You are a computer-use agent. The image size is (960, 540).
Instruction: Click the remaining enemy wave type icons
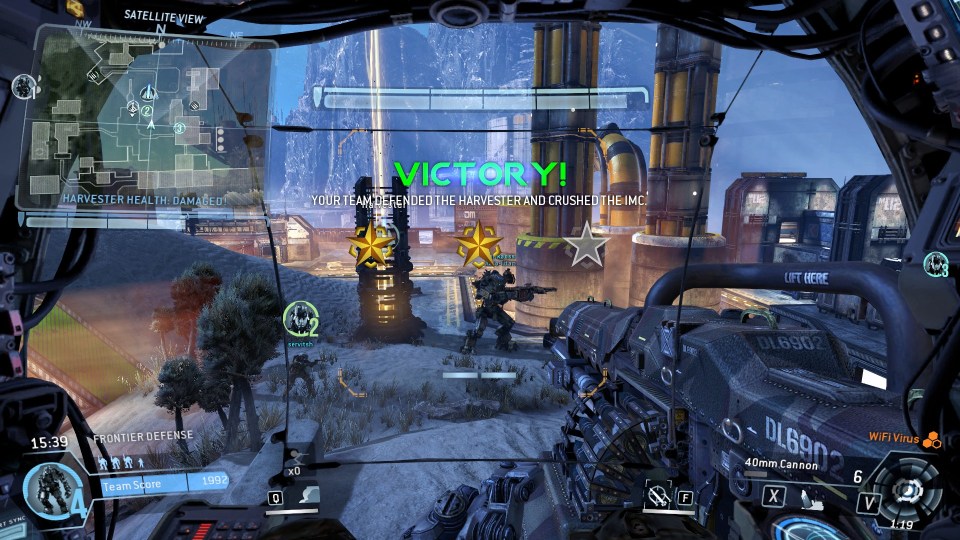pos(127,463)
